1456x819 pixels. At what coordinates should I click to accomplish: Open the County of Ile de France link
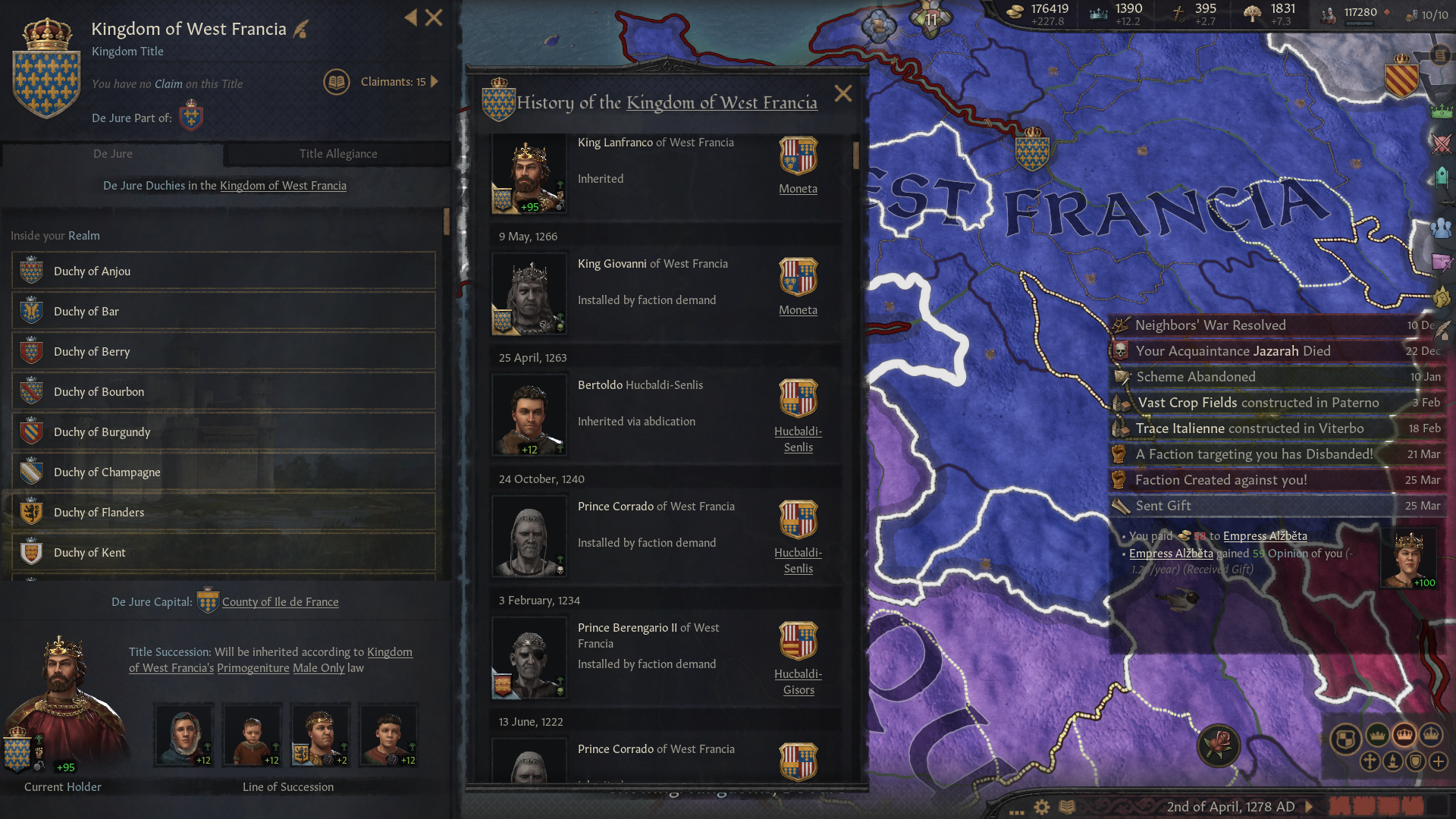[x=279, y=601]
